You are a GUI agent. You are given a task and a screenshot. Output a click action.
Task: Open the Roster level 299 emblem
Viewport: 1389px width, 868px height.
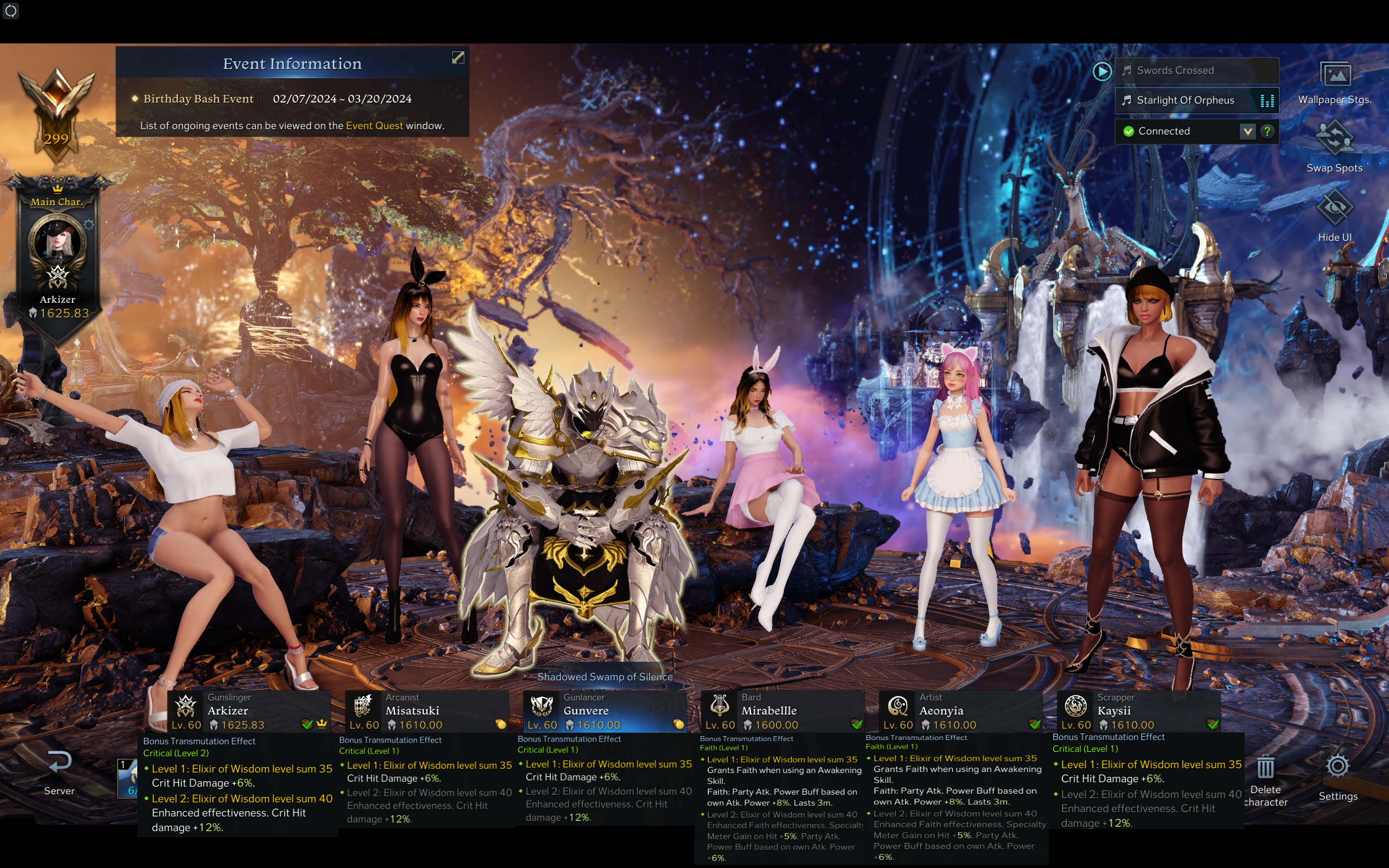click(x=56, y=115)
